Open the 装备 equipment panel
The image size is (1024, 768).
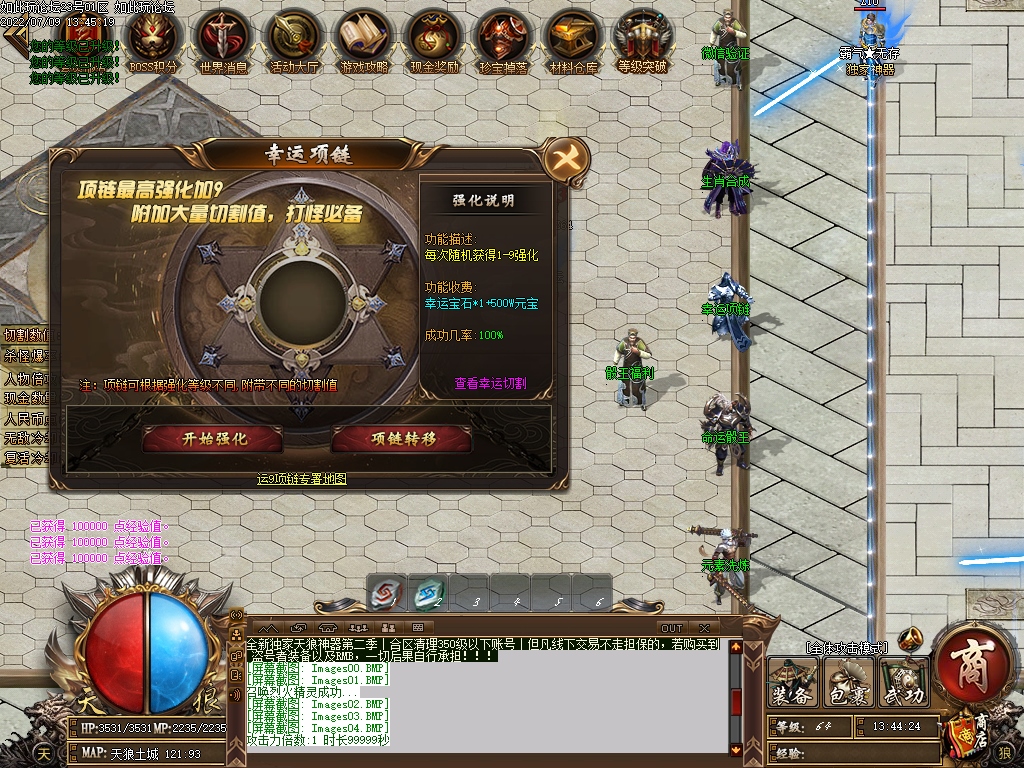[x=793, y=684]
